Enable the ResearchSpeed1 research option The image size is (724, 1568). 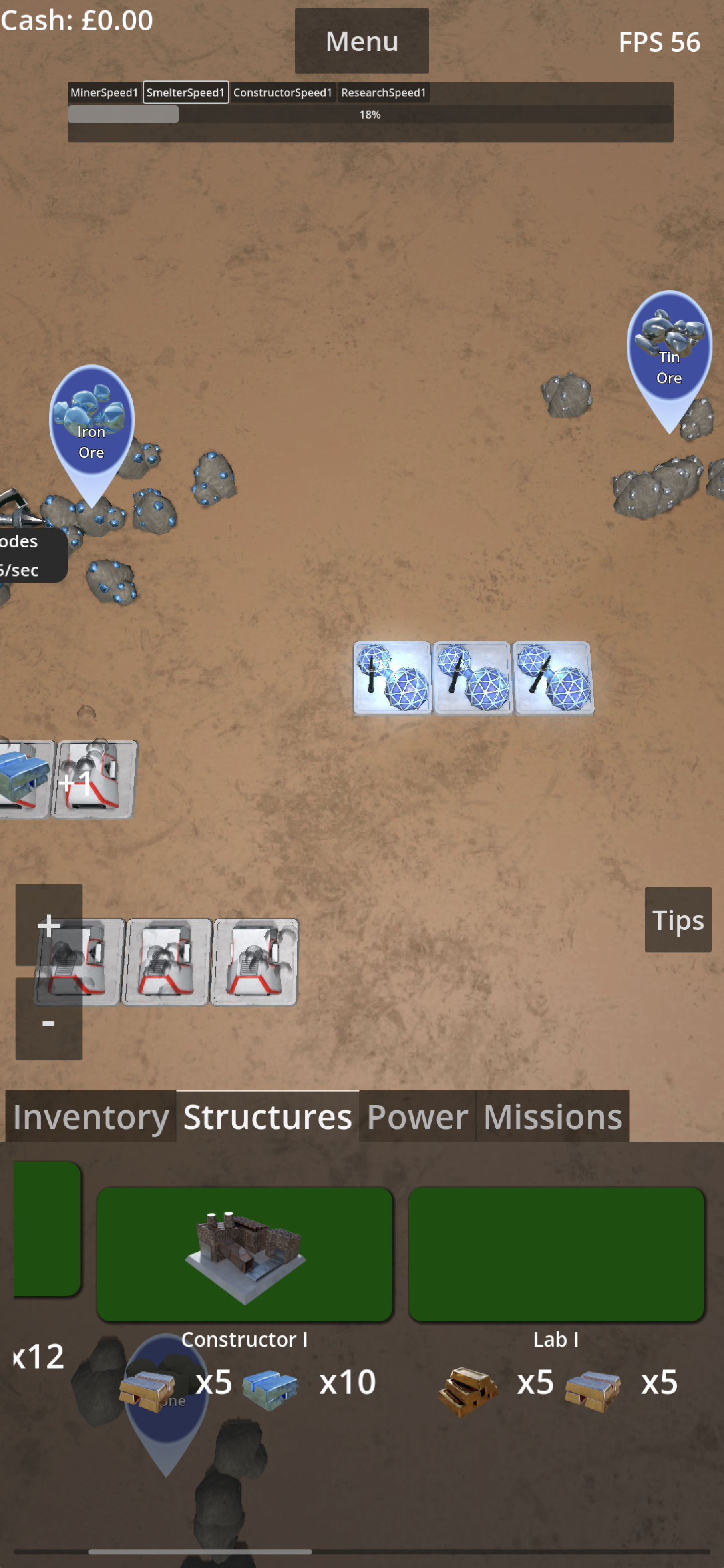384,92
